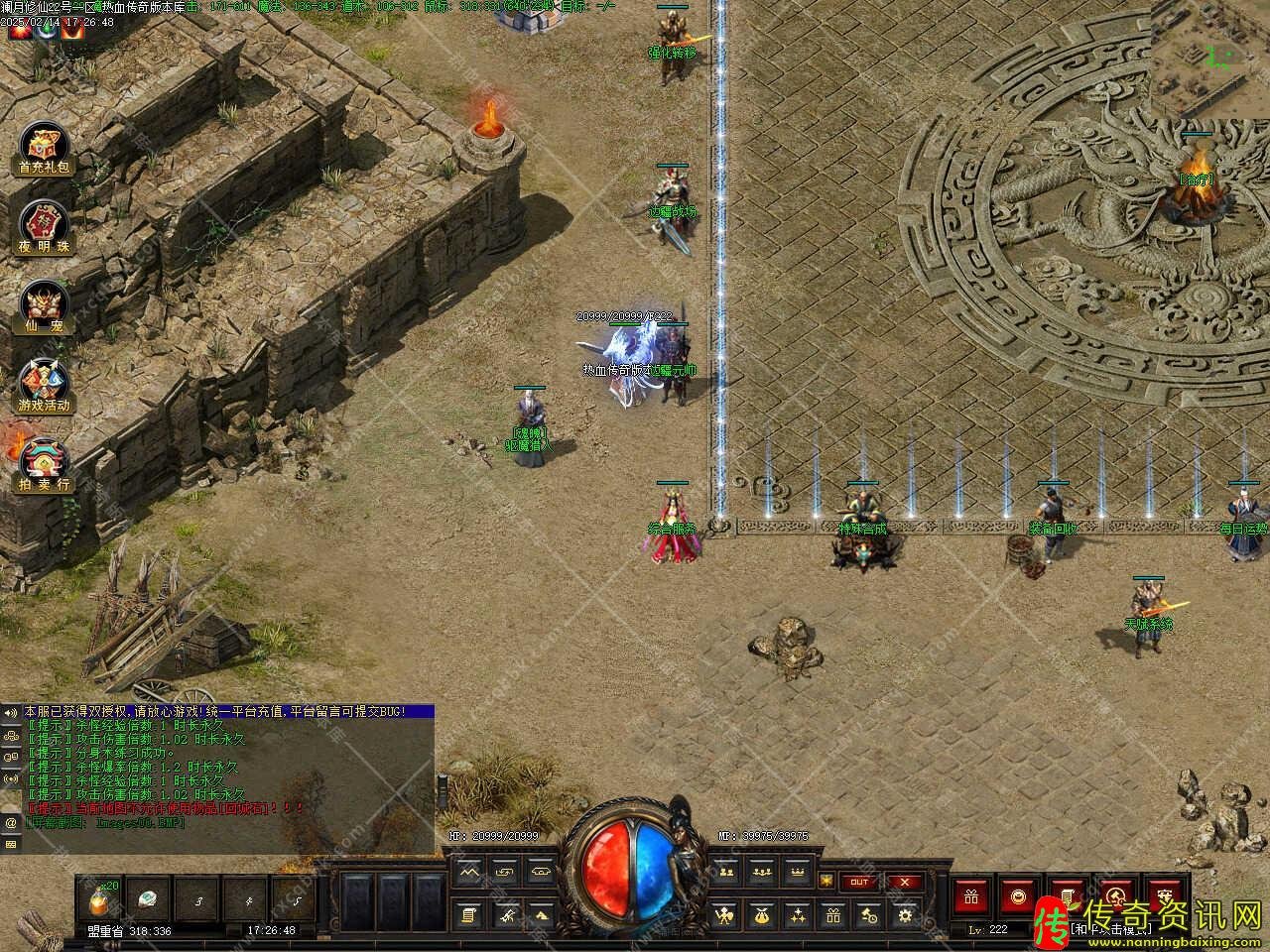This screenshot has width=1270, height=952.
Task: Select the @ private chat channel icon
Action: 11,822
